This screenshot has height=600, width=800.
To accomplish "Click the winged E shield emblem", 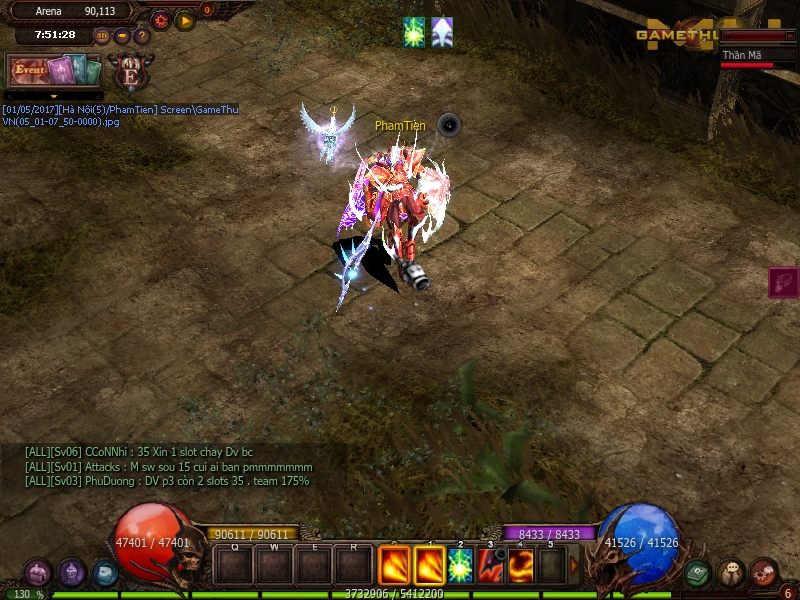I will (131, 72).
